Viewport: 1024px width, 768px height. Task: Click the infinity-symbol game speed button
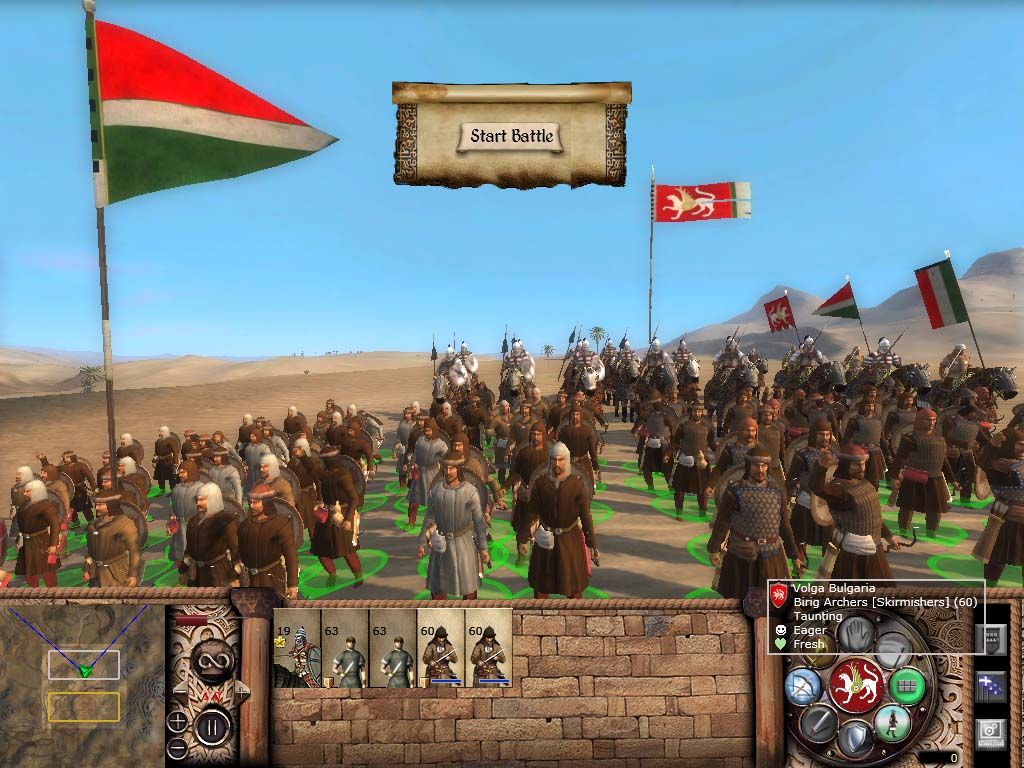click(x=211, y=660)
